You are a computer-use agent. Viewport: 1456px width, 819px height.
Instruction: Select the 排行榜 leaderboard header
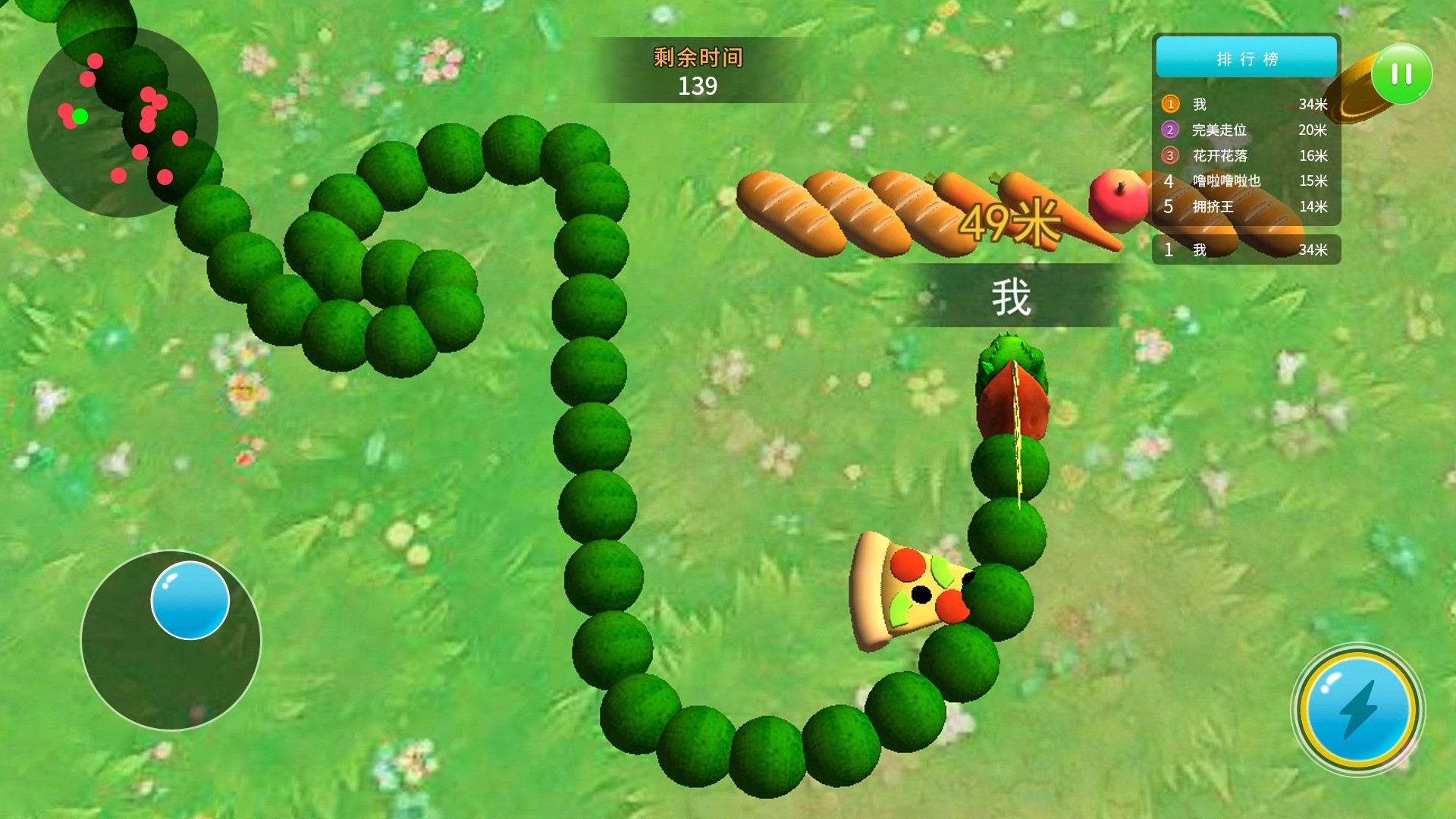(1246, 58)
